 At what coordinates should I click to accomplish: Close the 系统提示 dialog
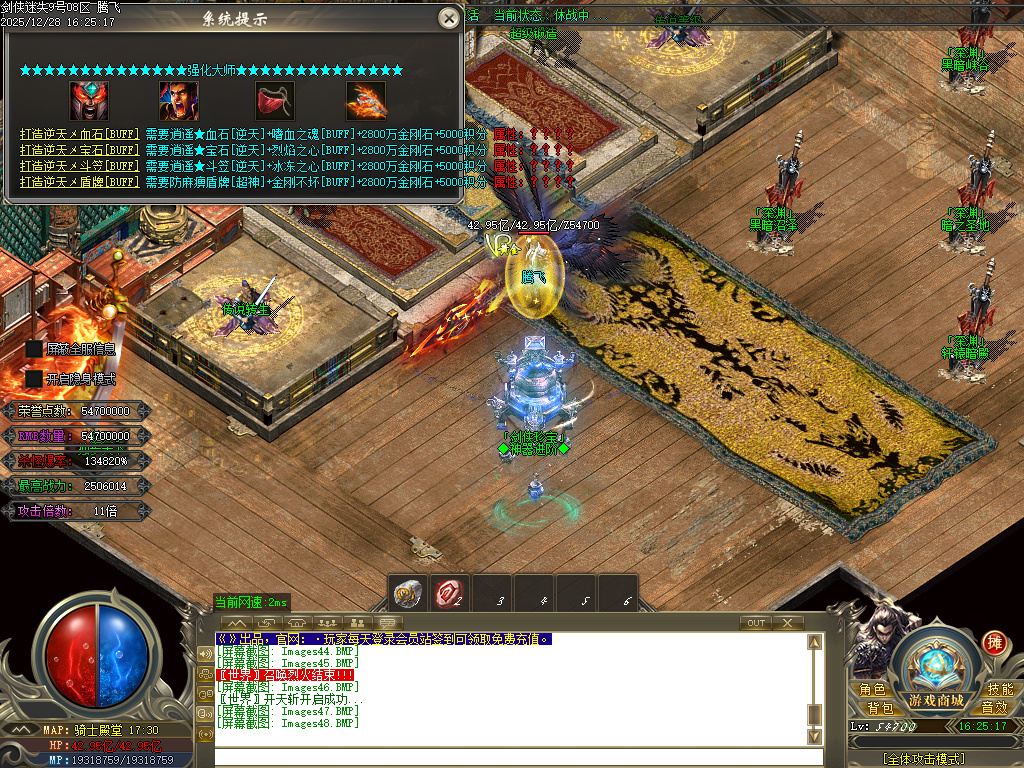tap(449, 18)
